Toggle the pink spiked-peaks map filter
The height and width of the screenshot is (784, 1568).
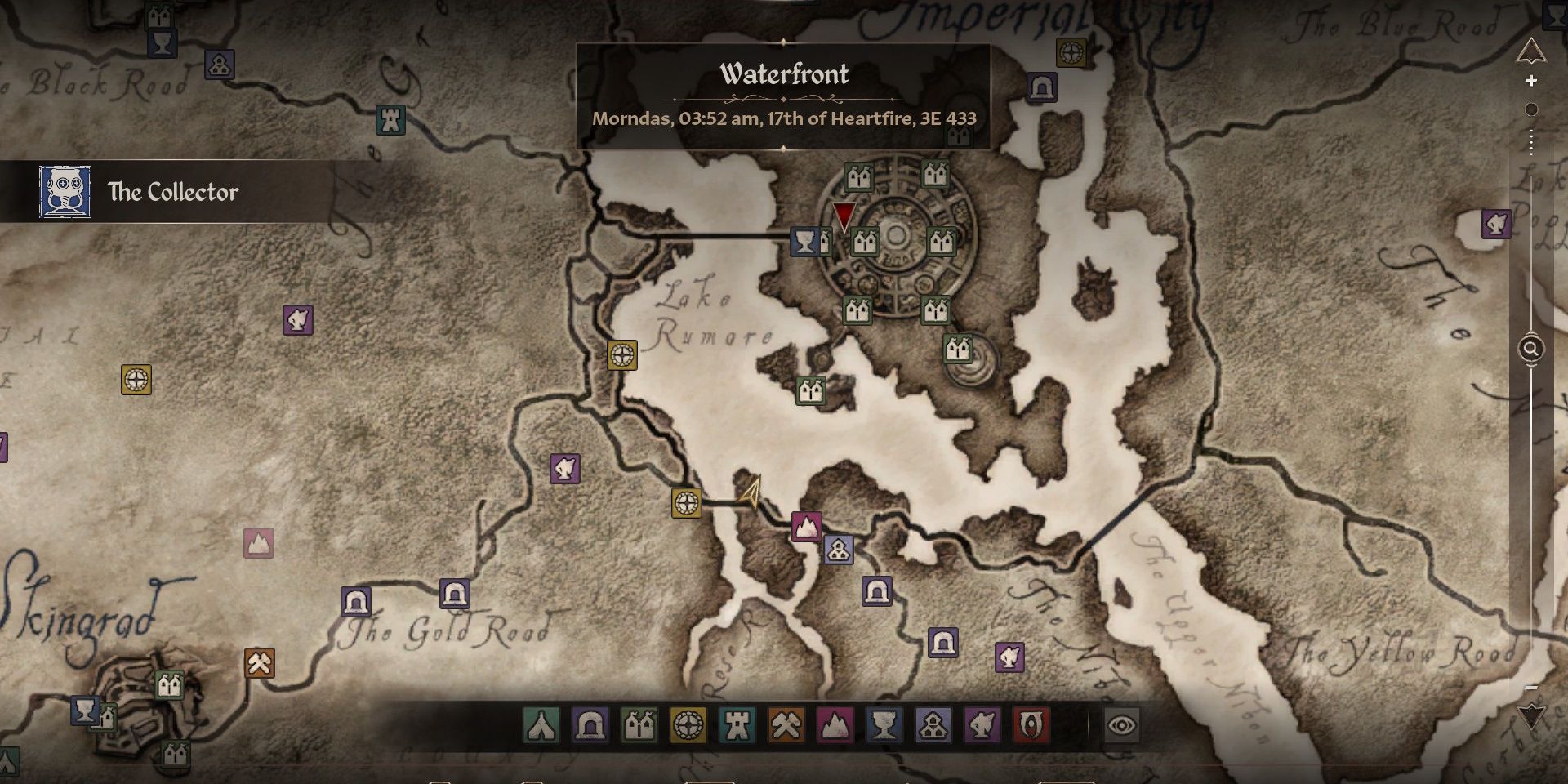click(x=835, y=725)
